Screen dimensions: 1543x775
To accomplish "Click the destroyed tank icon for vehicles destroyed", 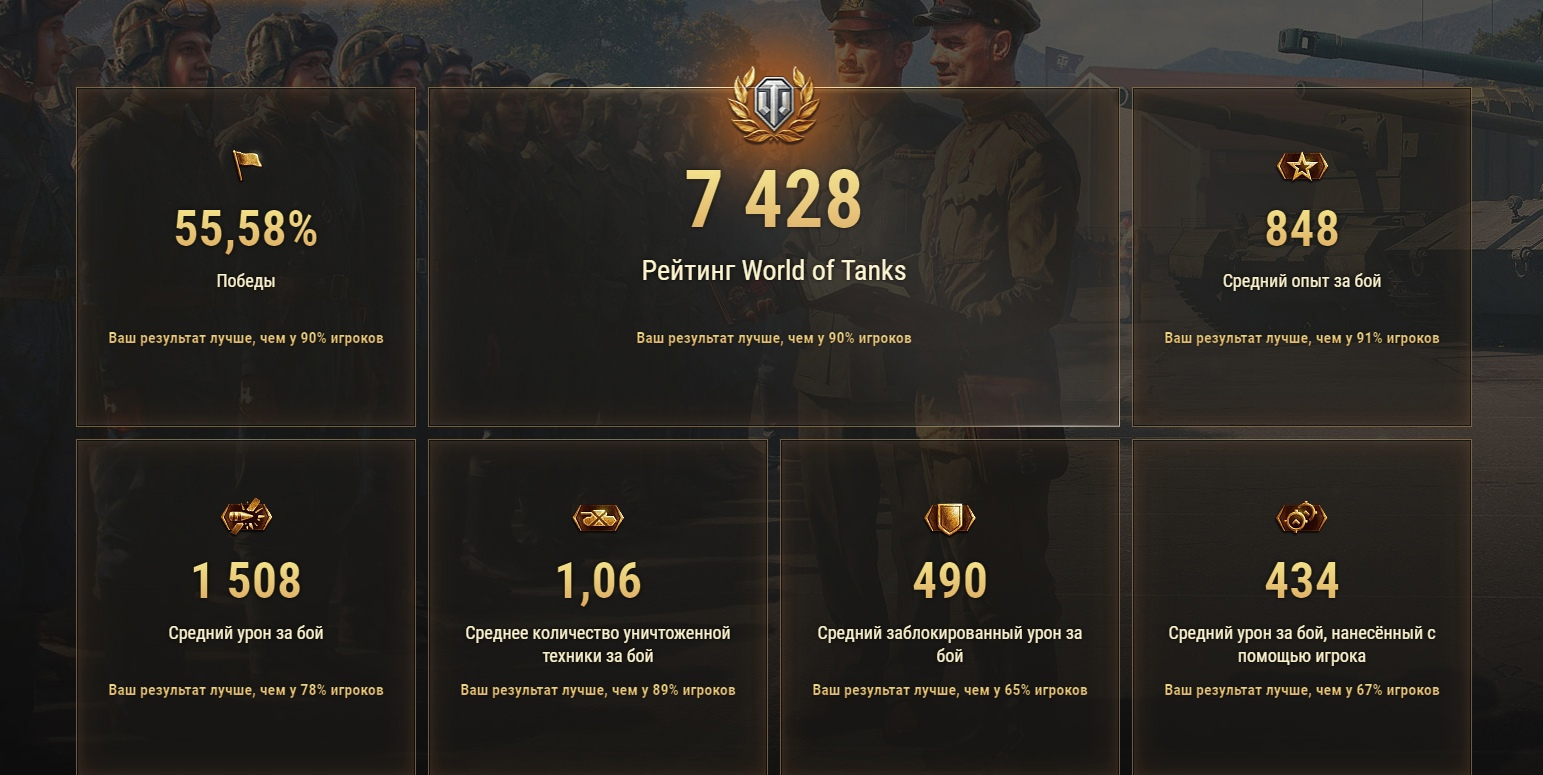I will click(x=598, y=518).
